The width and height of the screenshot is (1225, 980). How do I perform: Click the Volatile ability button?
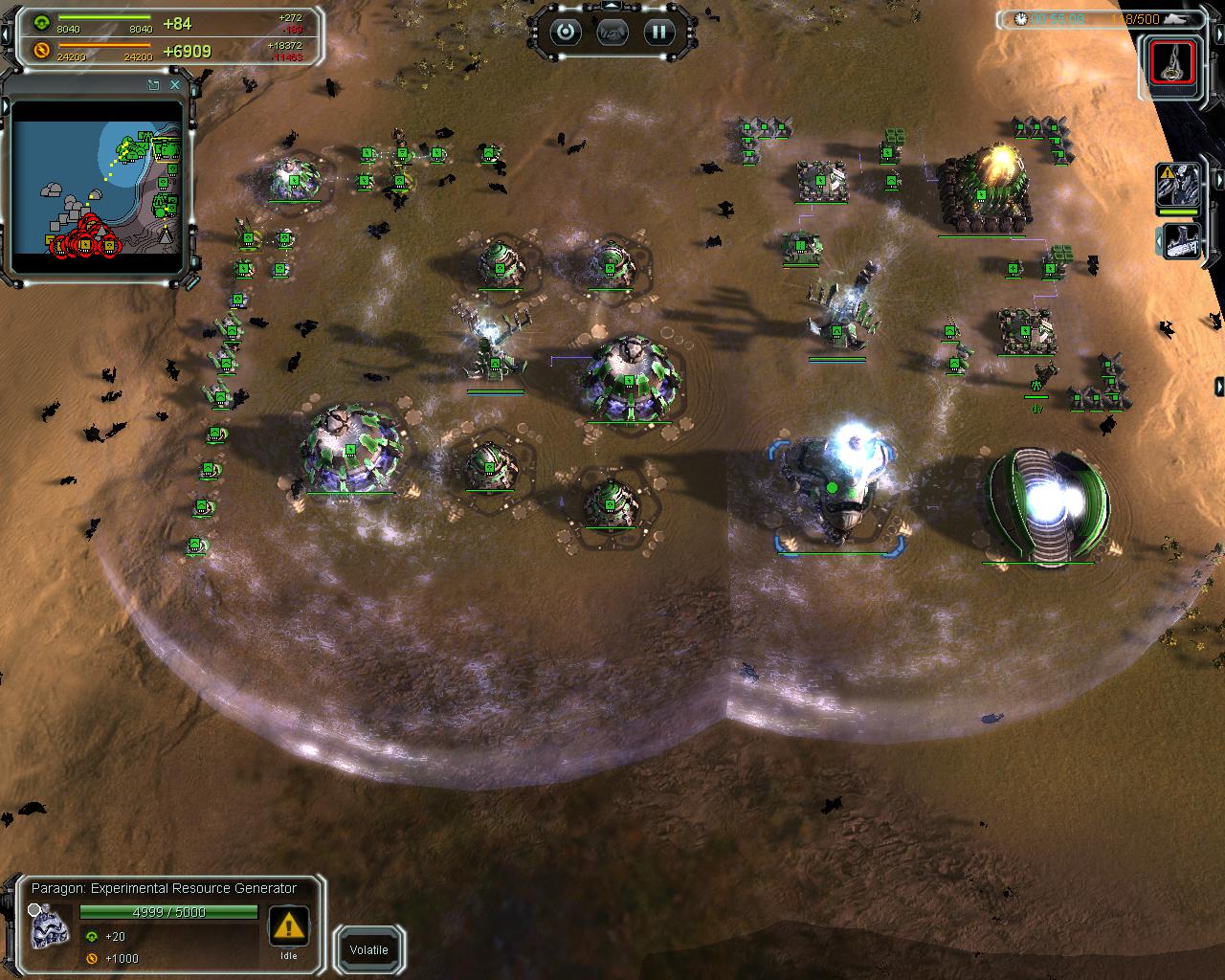click(368, 950)
